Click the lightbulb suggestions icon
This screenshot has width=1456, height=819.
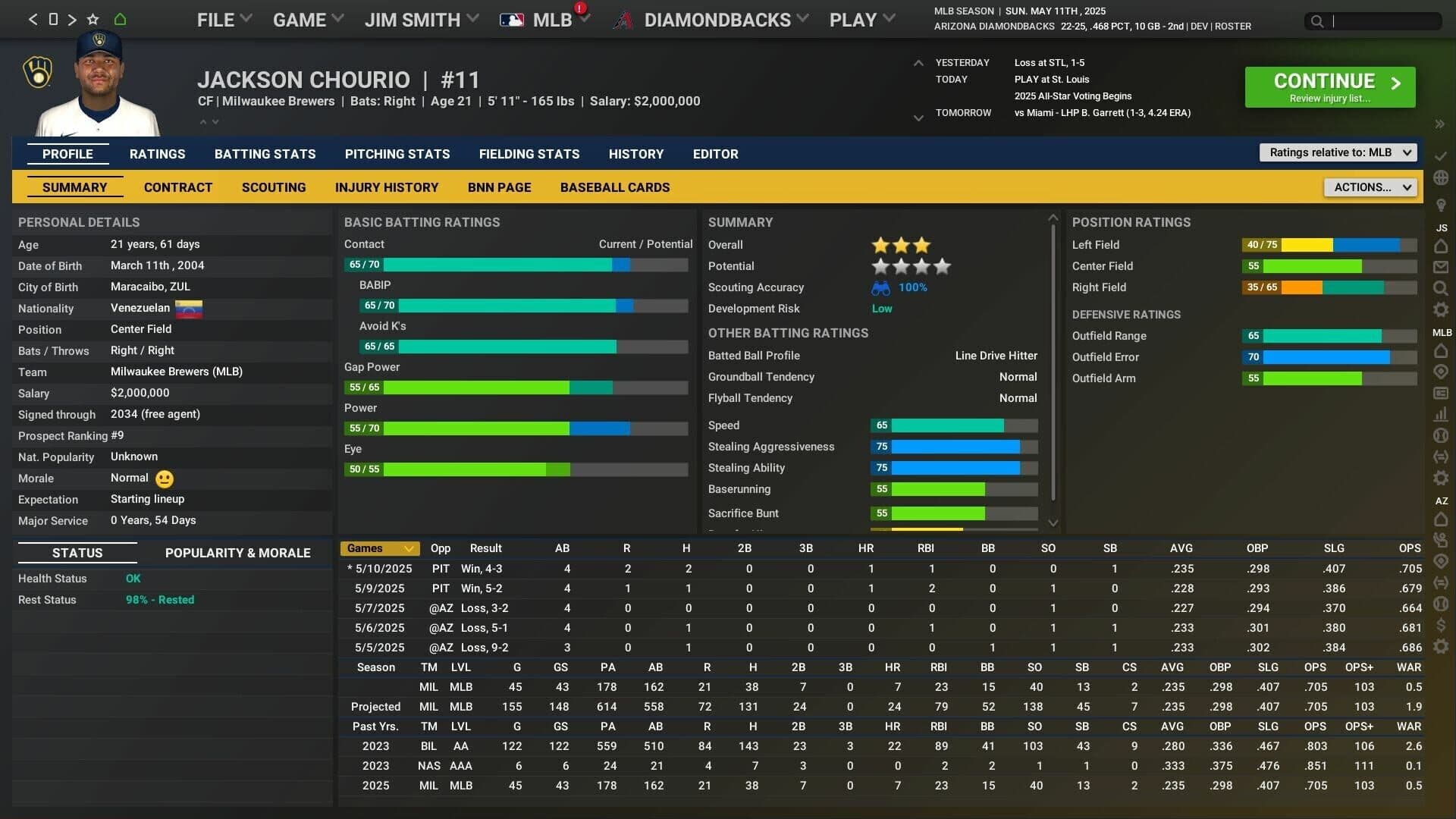1442,205
